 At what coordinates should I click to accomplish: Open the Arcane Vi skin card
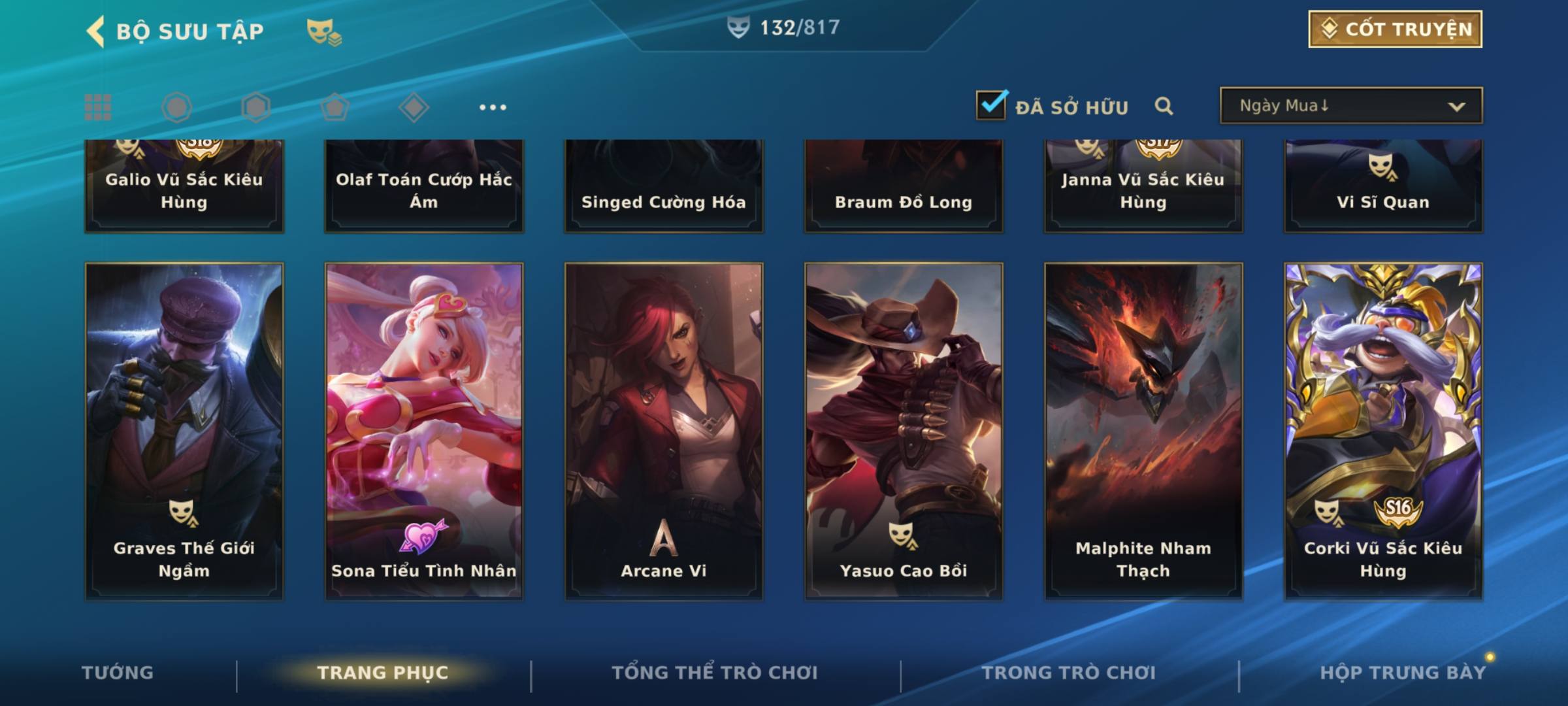(664, 431)
